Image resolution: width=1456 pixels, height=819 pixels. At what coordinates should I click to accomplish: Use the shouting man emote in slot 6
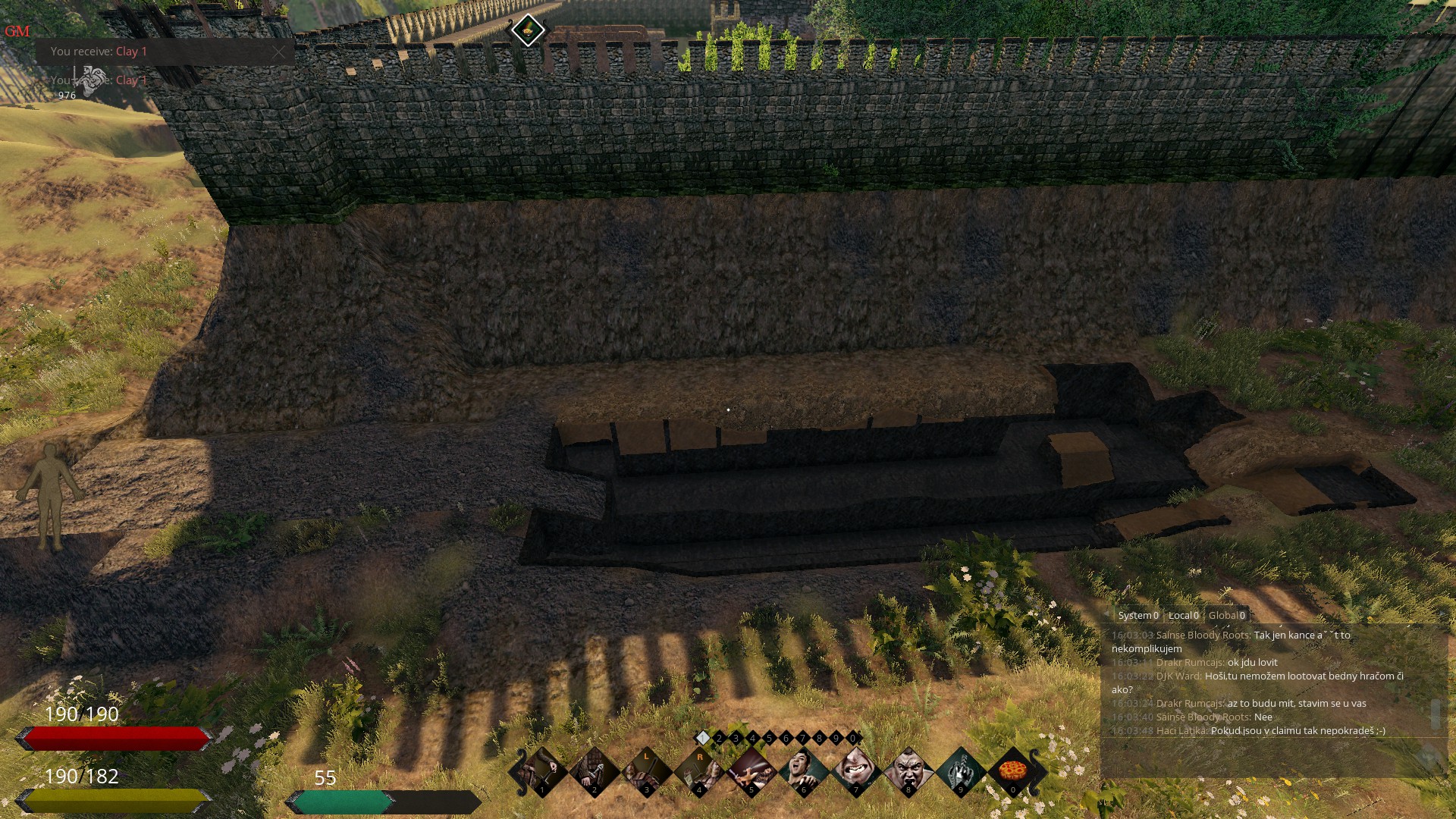click(803, 771)
